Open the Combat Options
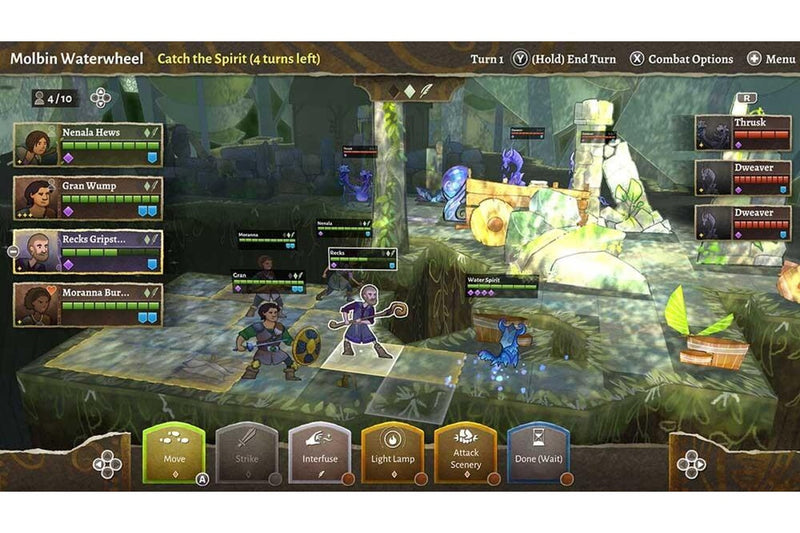 coord(680,59)
